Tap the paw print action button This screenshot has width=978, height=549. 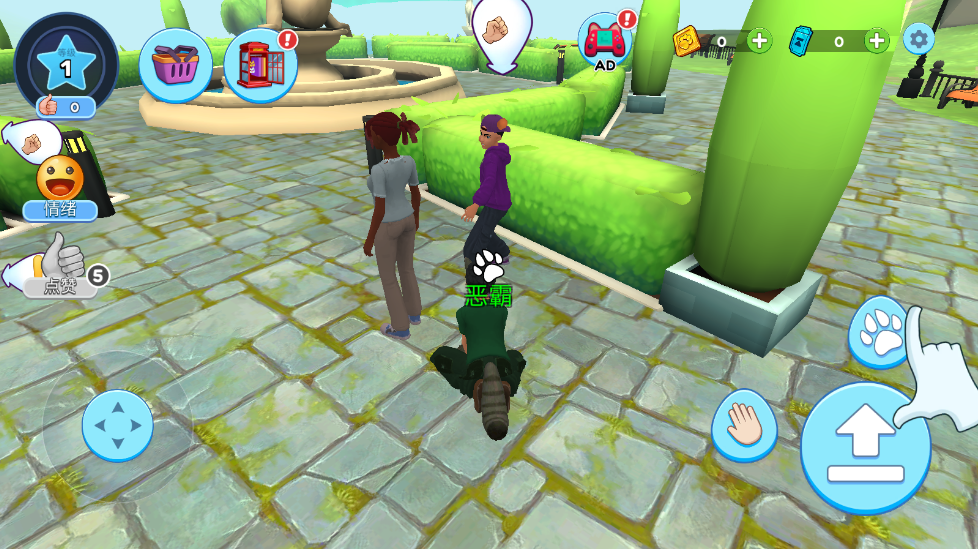pyautogui.click(x=880, y=333)
